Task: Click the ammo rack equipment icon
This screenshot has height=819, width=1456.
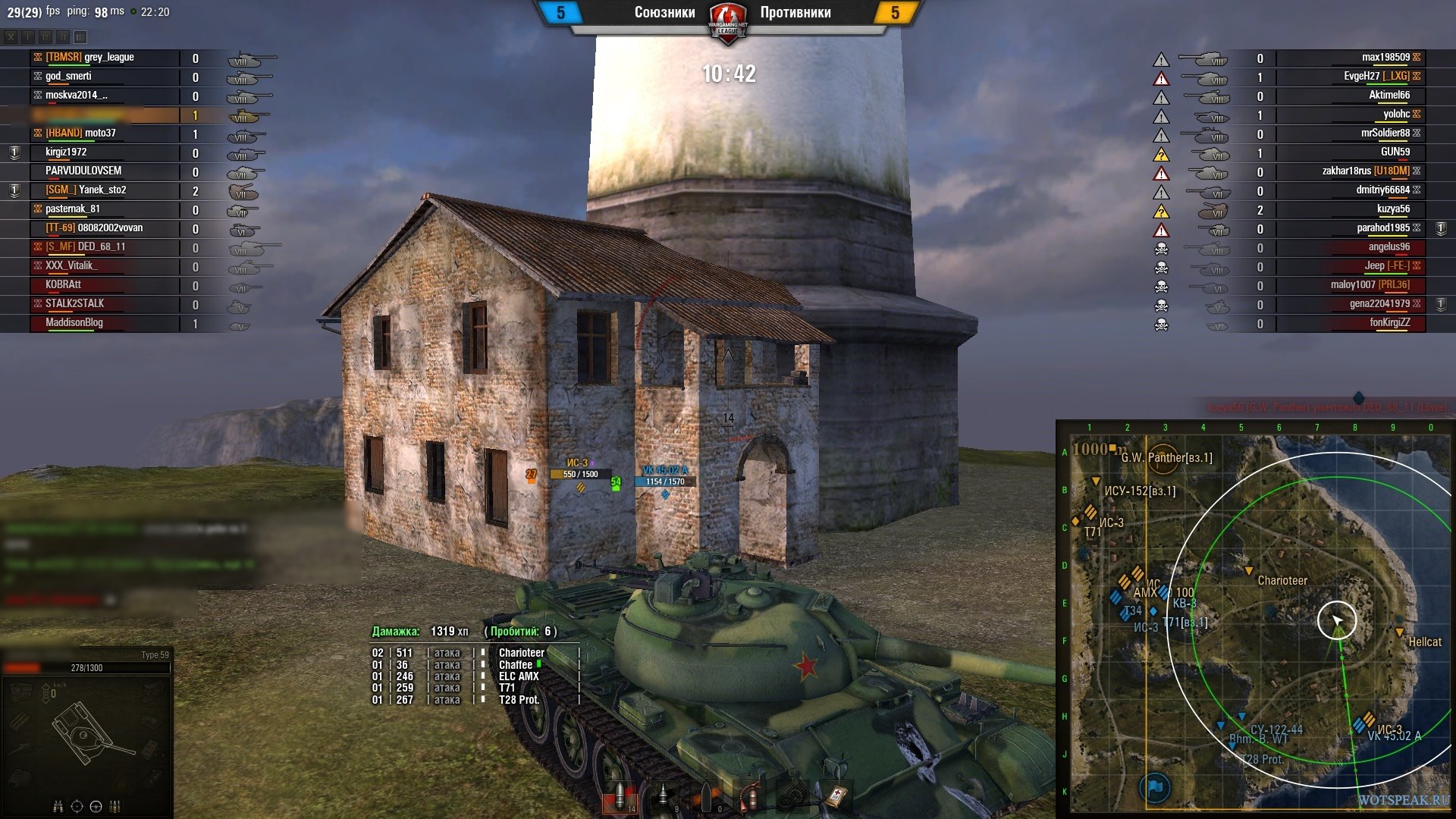Action: [x=115, y=806]
